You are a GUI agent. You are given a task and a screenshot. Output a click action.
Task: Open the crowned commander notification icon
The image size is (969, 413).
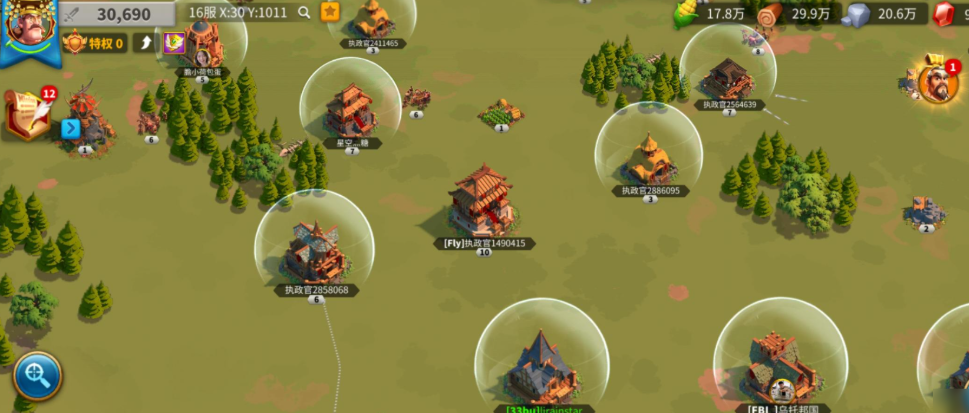(x=937, y=84)
